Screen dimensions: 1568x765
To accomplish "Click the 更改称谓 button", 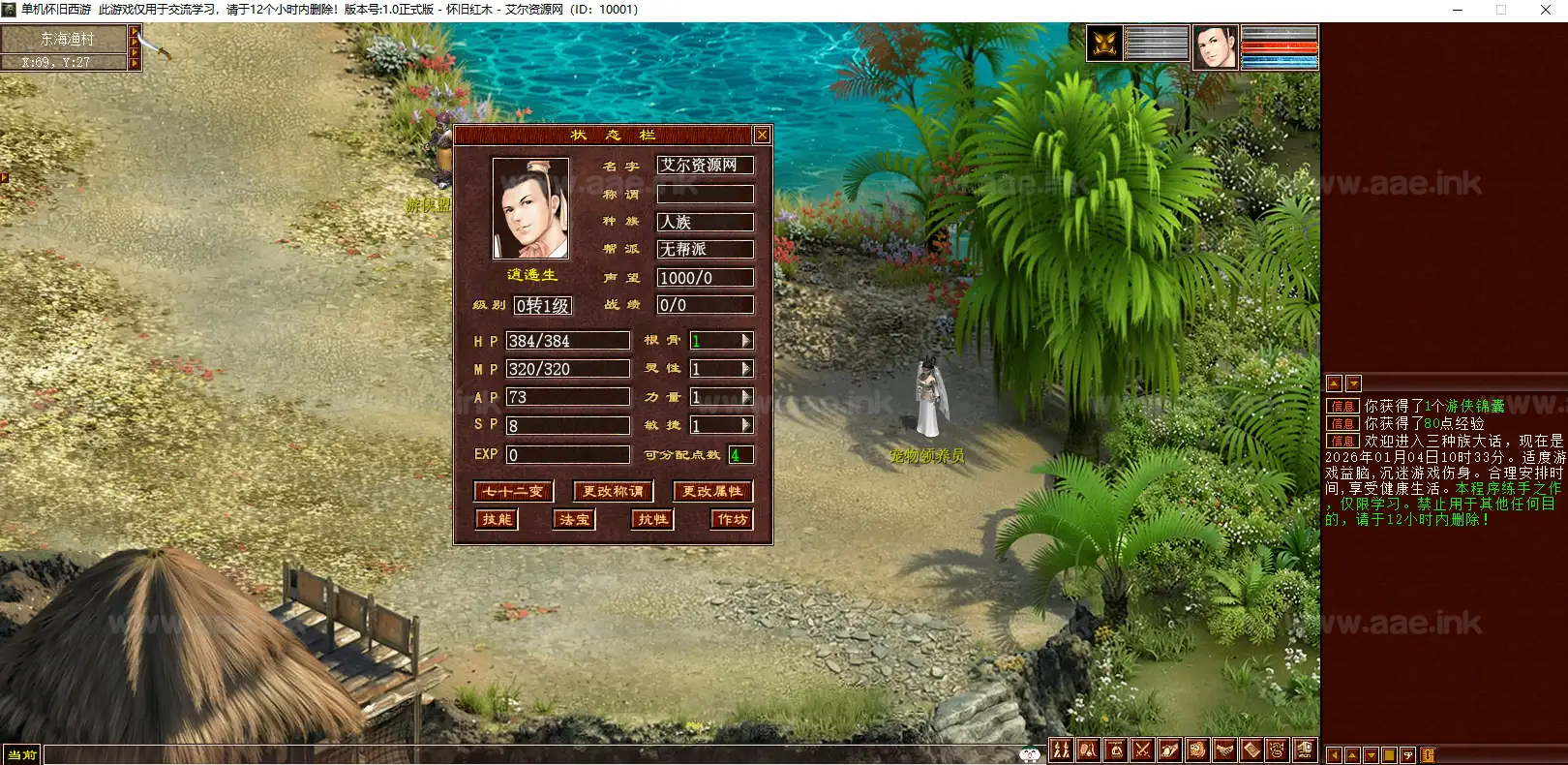I will (x=613, y=492).
